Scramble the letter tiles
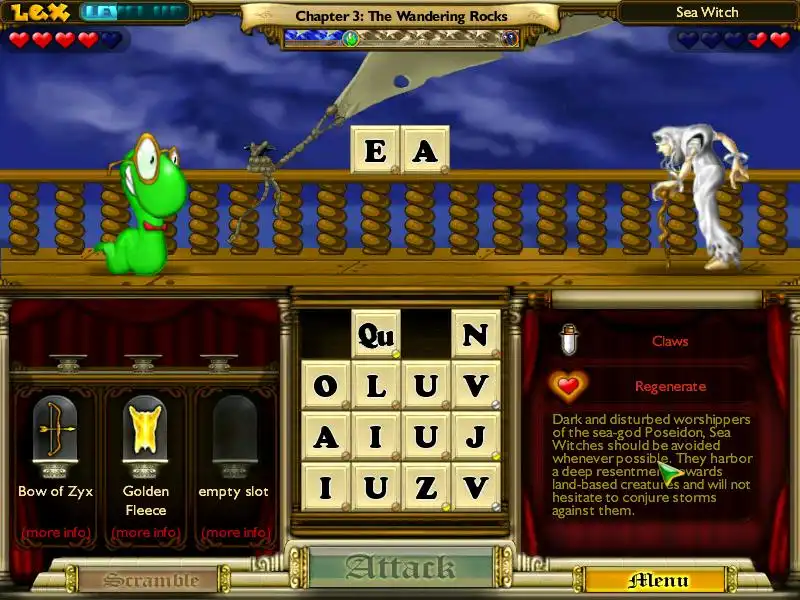The width and height of the screenshot is (800, 600). [138, 580]
